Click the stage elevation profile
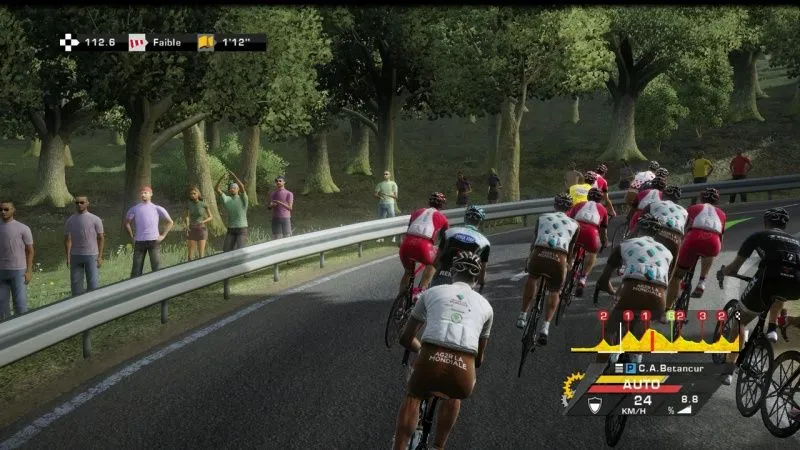800x450 pixels. tap(654, 343)
